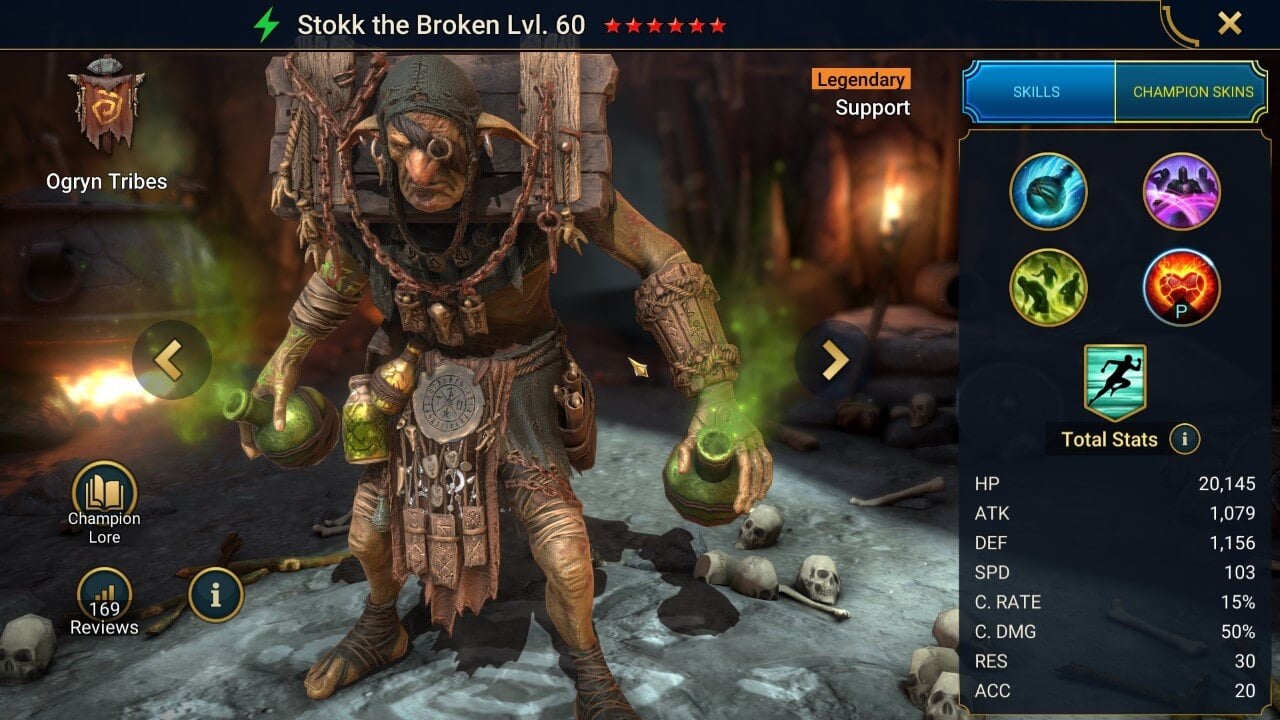This screenshot has height=720, width=1280.
Task: Select the sixth red star in rating
Action: pos(720,27)
